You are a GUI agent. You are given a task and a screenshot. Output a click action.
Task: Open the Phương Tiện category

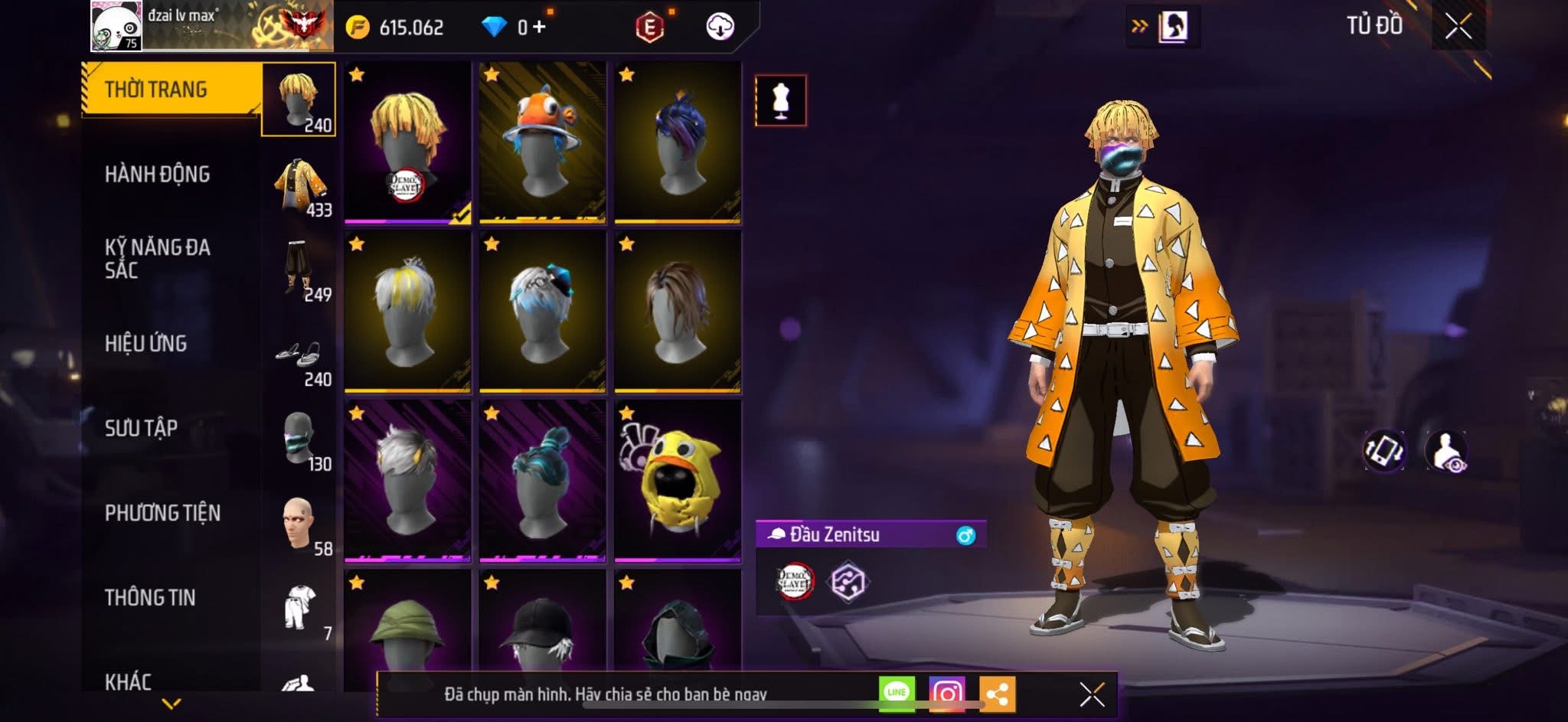click(162, 513)
